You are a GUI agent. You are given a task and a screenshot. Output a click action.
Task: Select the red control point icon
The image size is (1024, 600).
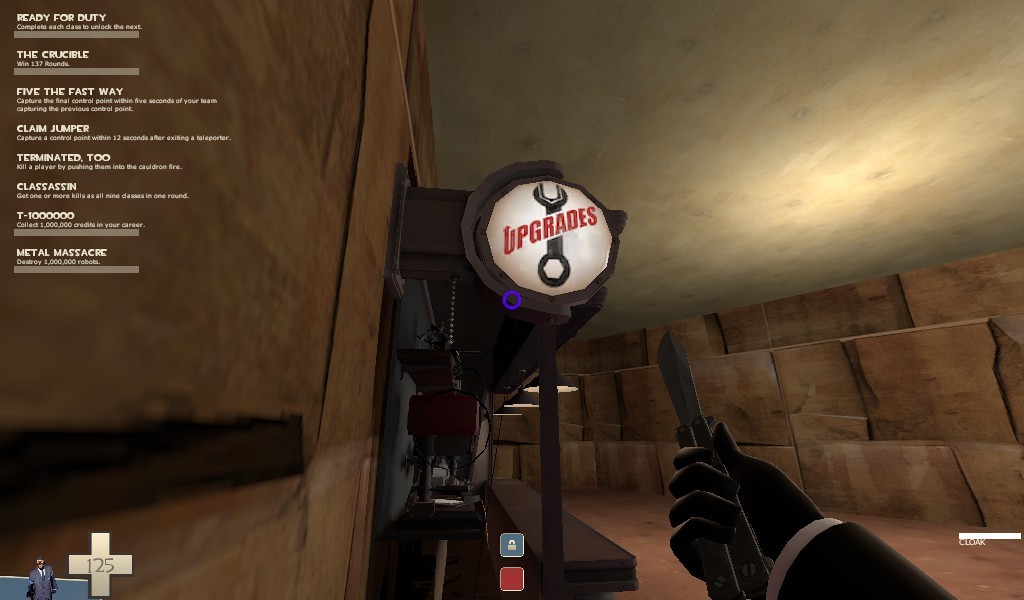click(512, 579)
